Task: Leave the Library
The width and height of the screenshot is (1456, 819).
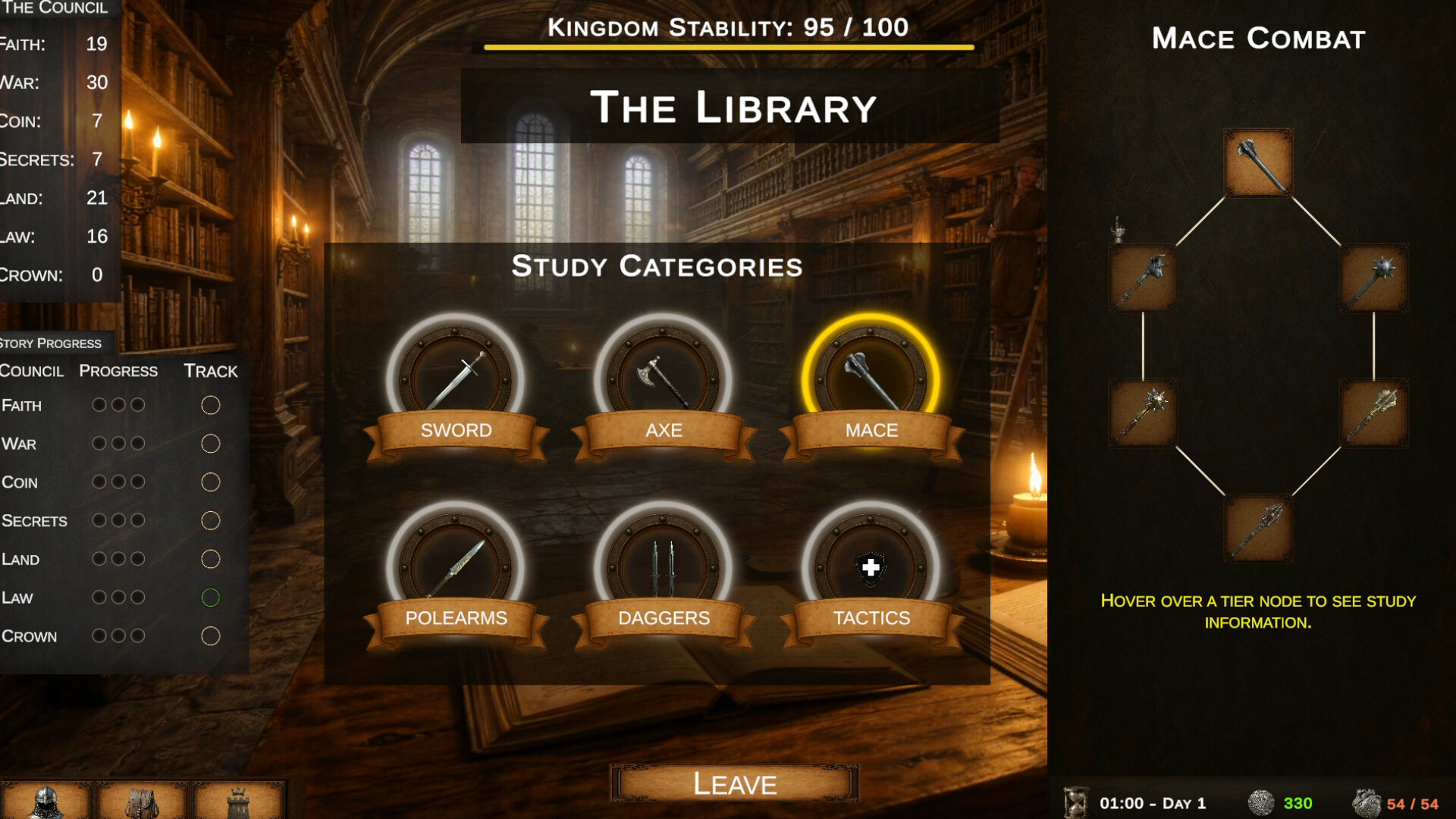Action: pos(734,783)
